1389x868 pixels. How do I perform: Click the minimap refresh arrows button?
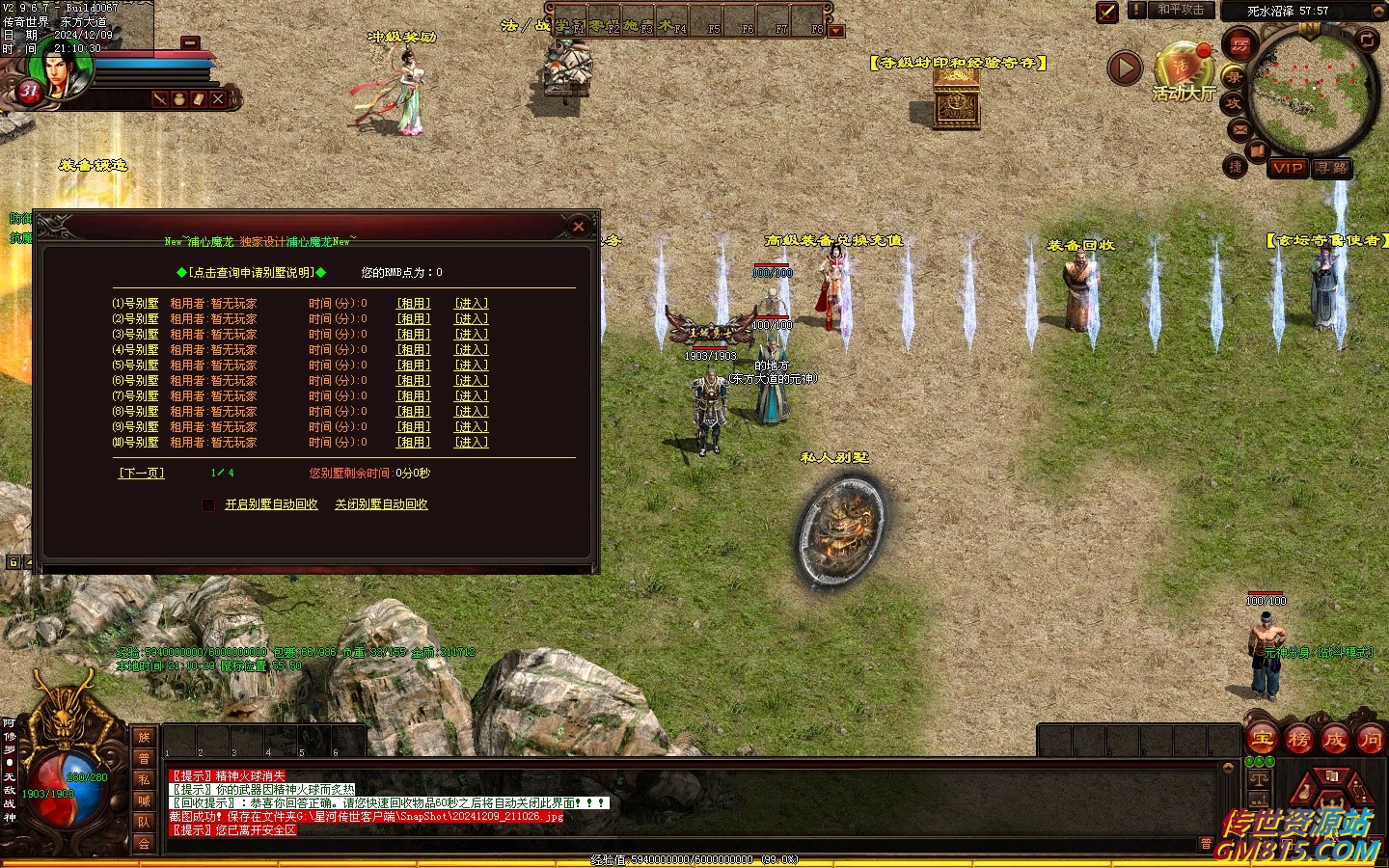[1368, 40]
